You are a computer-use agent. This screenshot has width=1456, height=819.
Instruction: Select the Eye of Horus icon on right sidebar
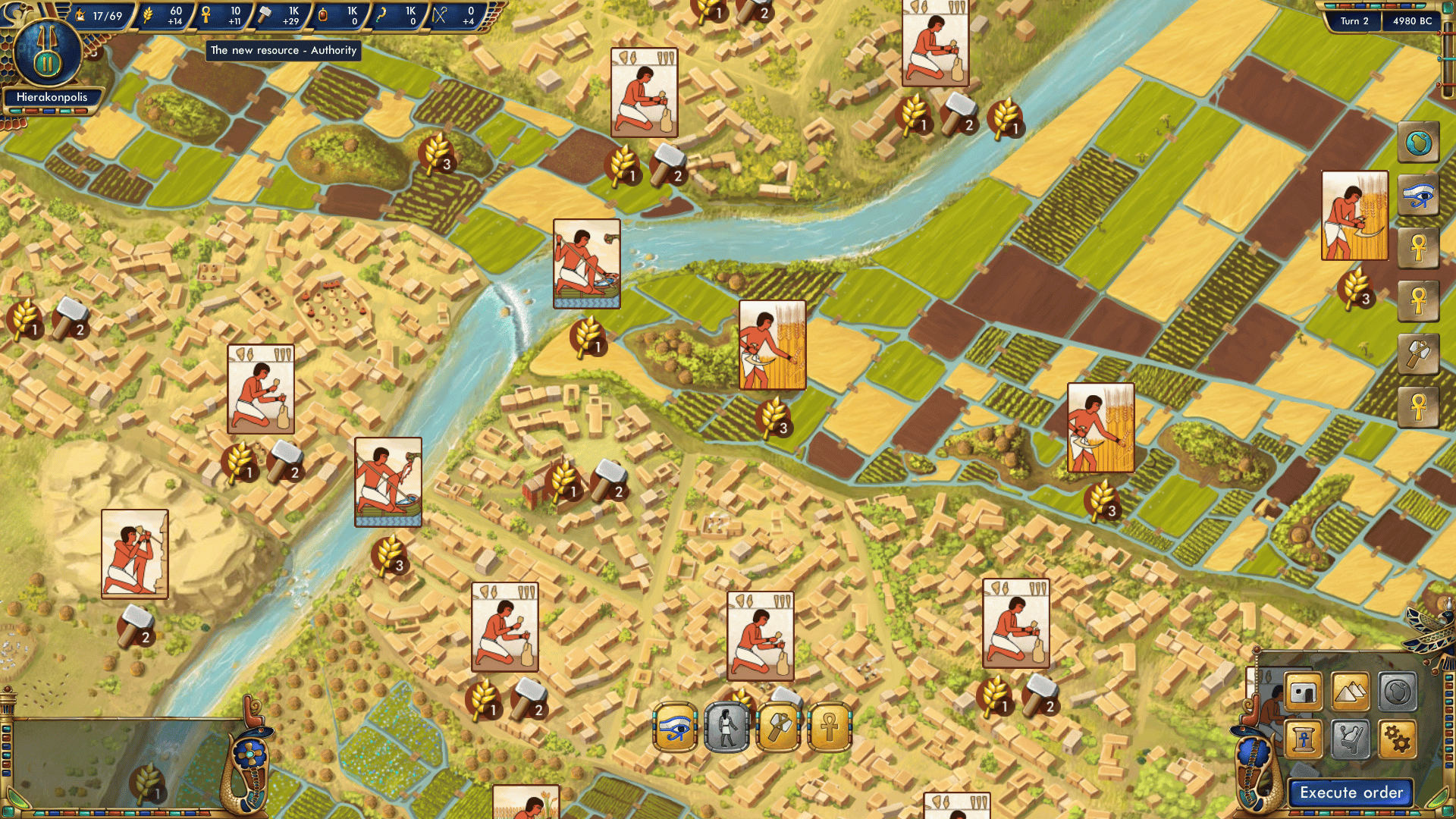1417,196
